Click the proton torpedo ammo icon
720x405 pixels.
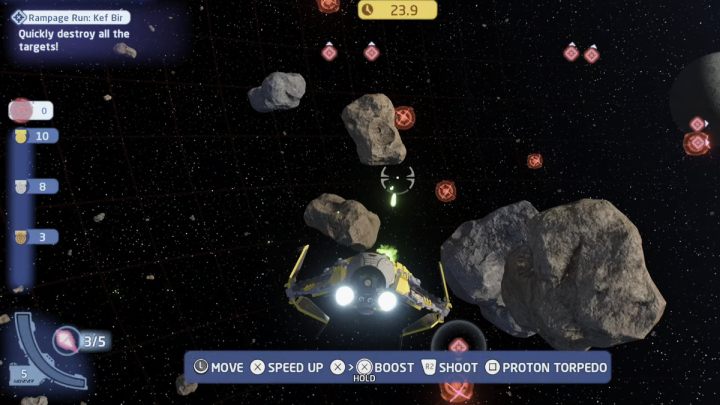tap(67, 340)
